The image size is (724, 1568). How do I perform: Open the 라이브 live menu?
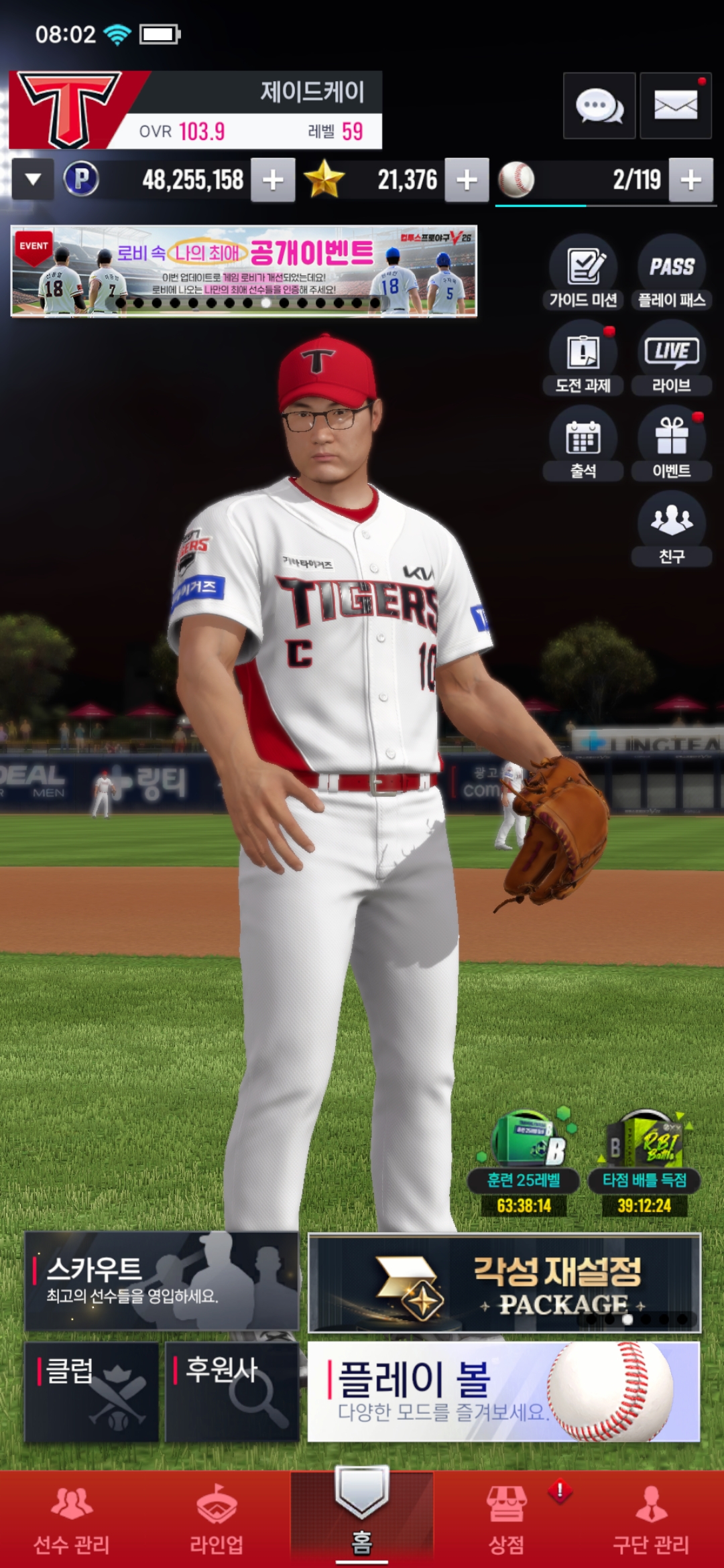pos(672,357)
